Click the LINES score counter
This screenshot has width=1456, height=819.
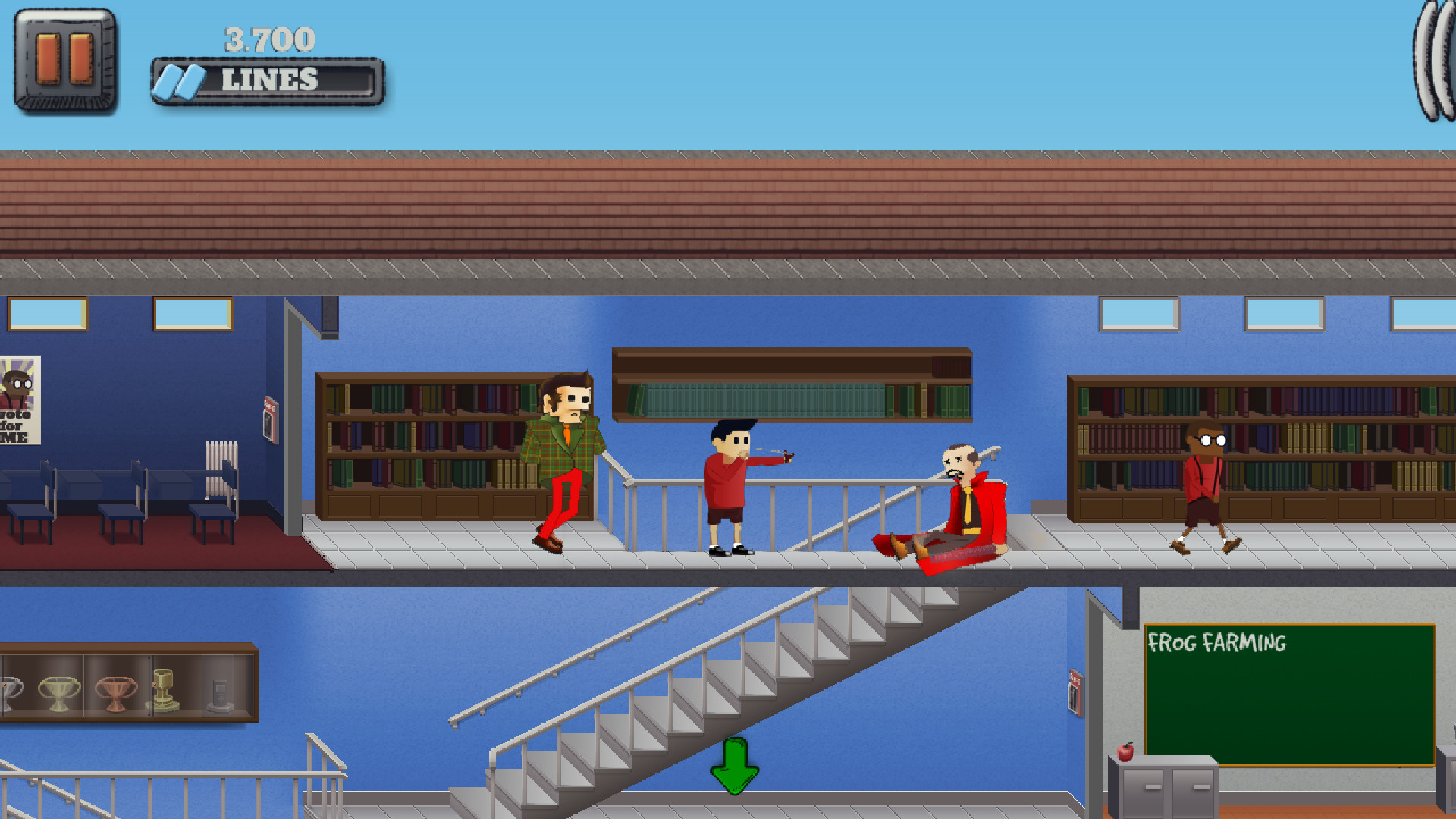click(269, 78)
